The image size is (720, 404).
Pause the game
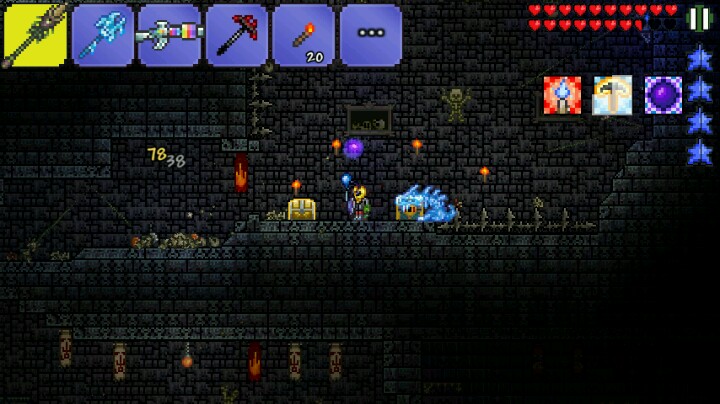tap(698, 18)
